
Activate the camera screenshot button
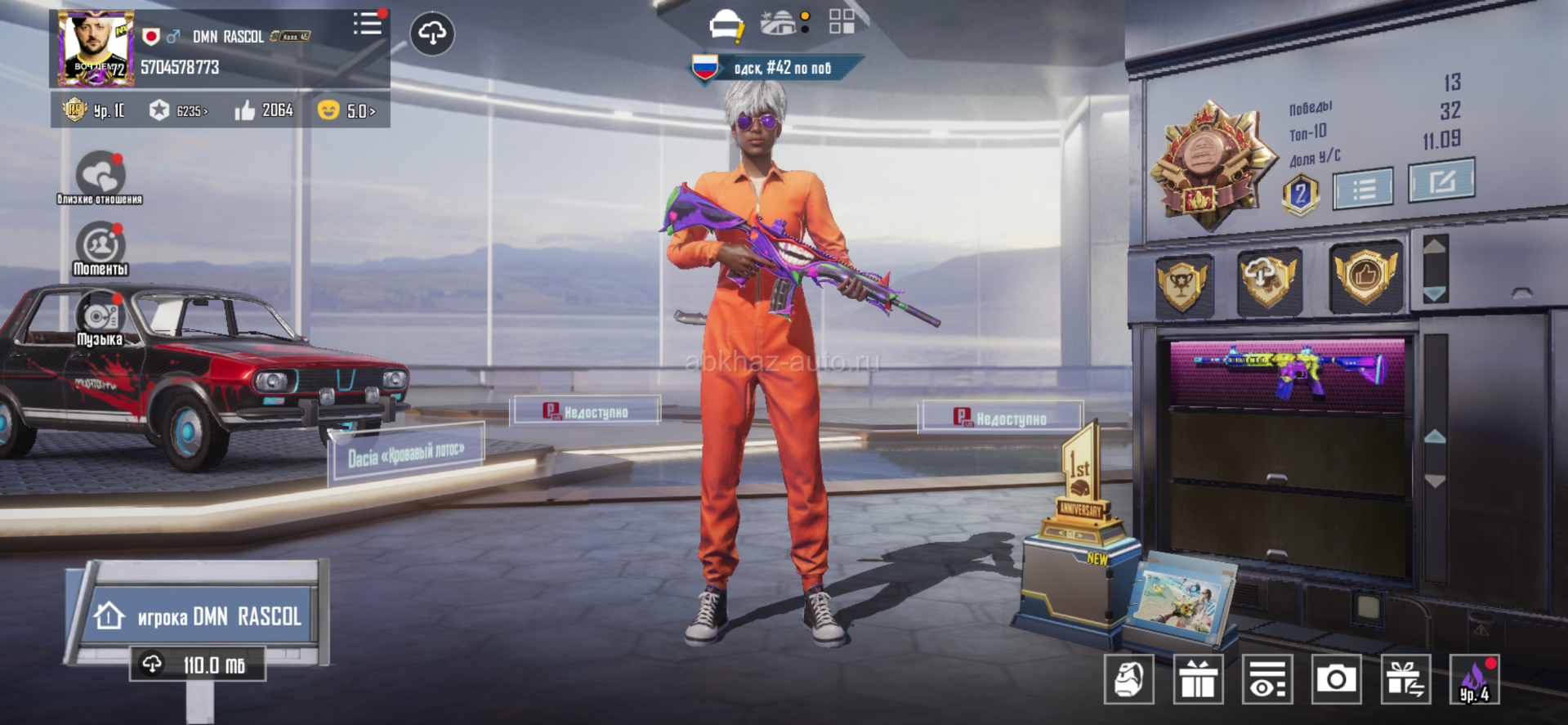tap(1336, 679)
